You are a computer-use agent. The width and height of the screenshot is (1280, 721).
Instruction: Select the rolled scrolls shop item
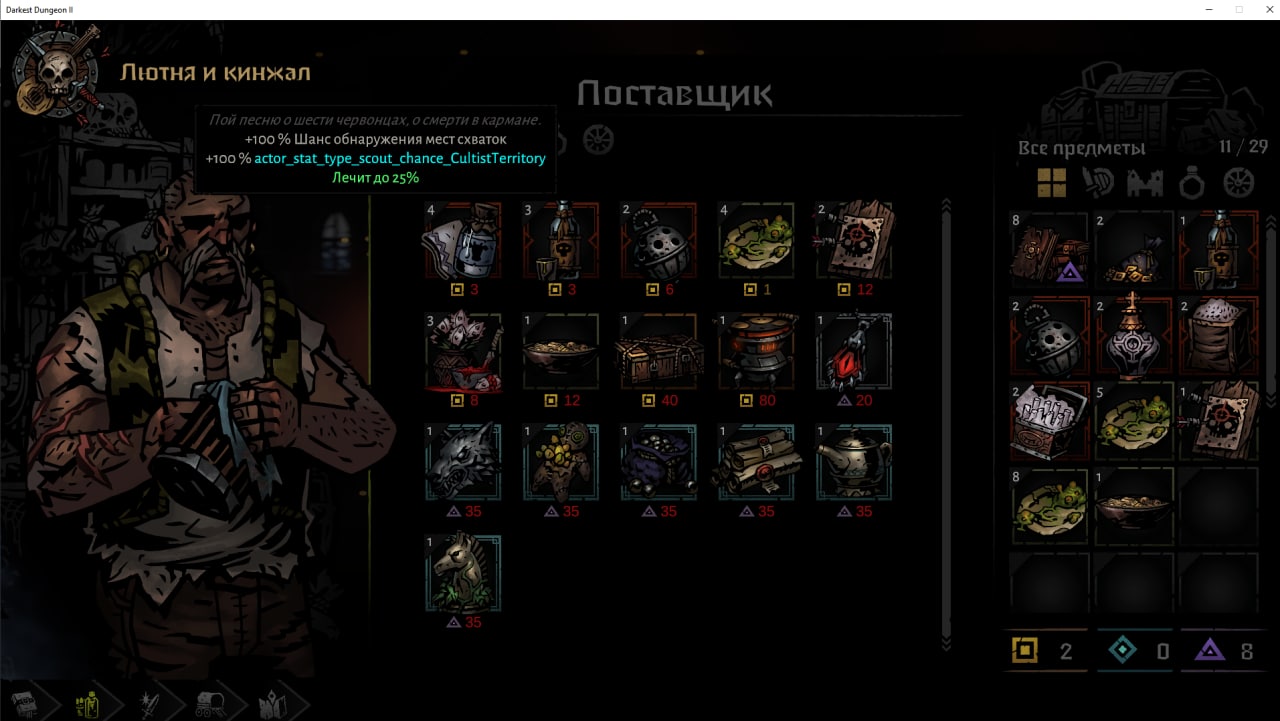(756, 462)
